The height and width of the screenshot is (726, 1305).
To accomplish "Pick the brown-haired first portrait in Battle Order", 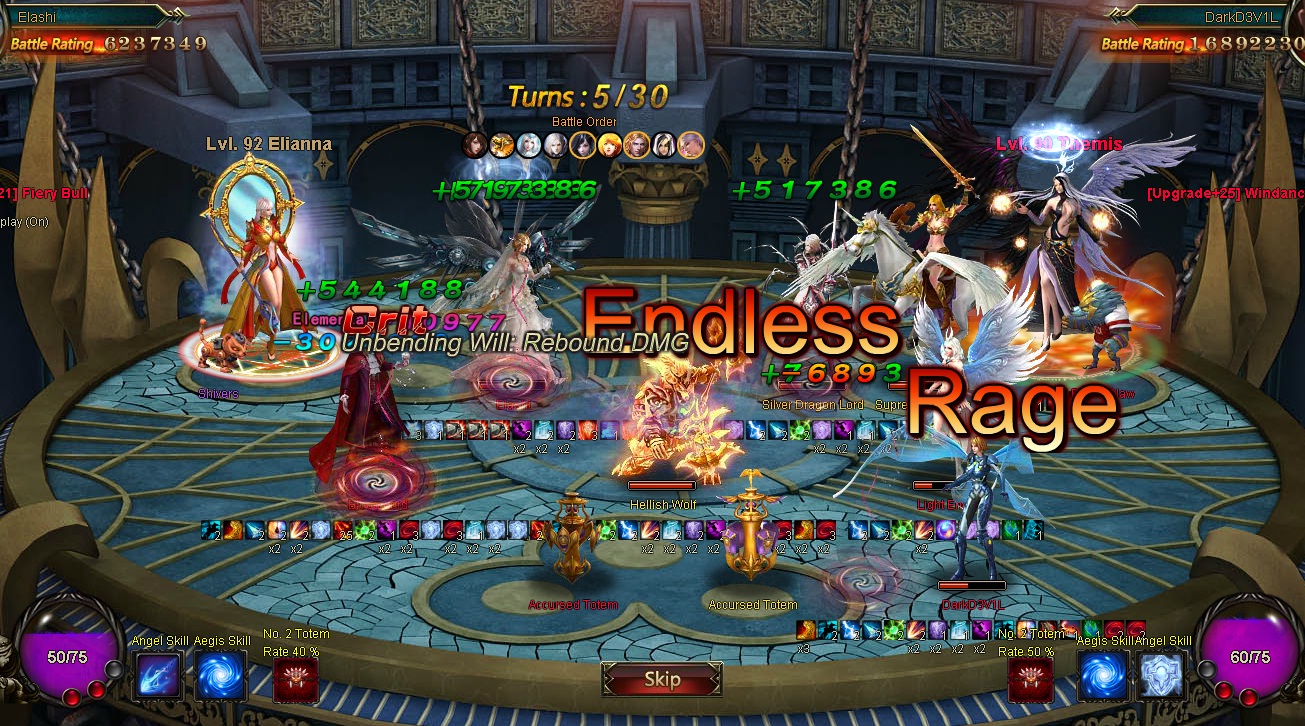I will pyautogui.click(x=475, y=146).
